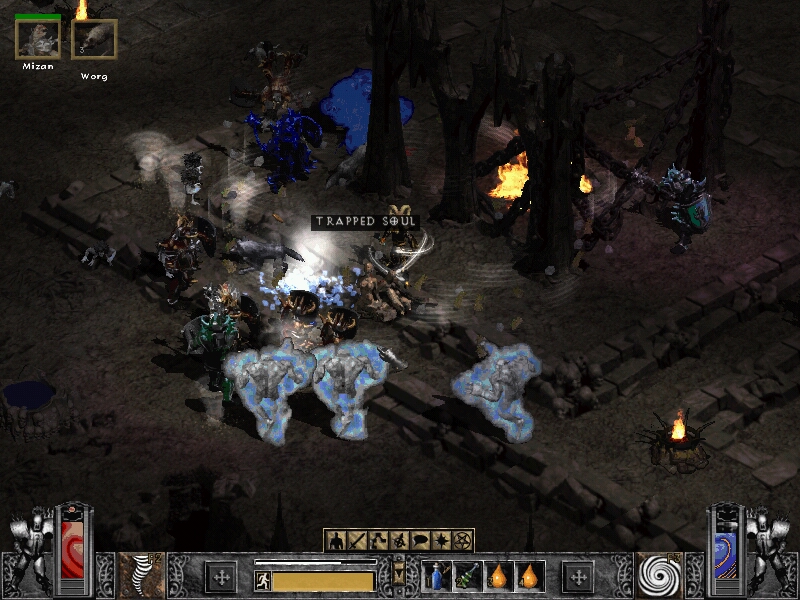Image resolution: width=800 pixels, height=600 pixels.
Task: Change the right spiral skill
Action: click(x=660, y=576)
